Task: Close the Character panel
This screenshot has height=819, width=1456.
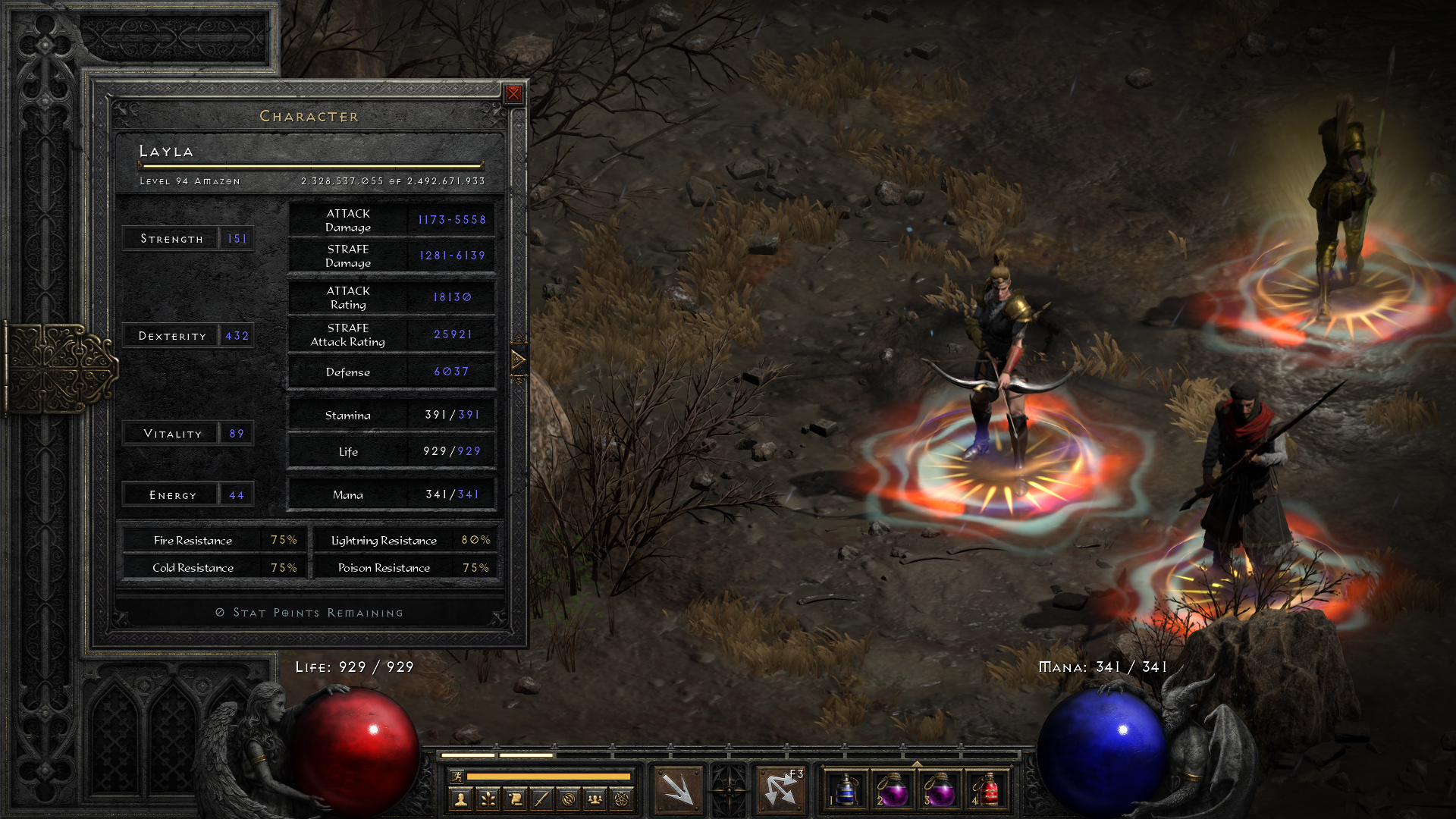Action: (513, 94)
